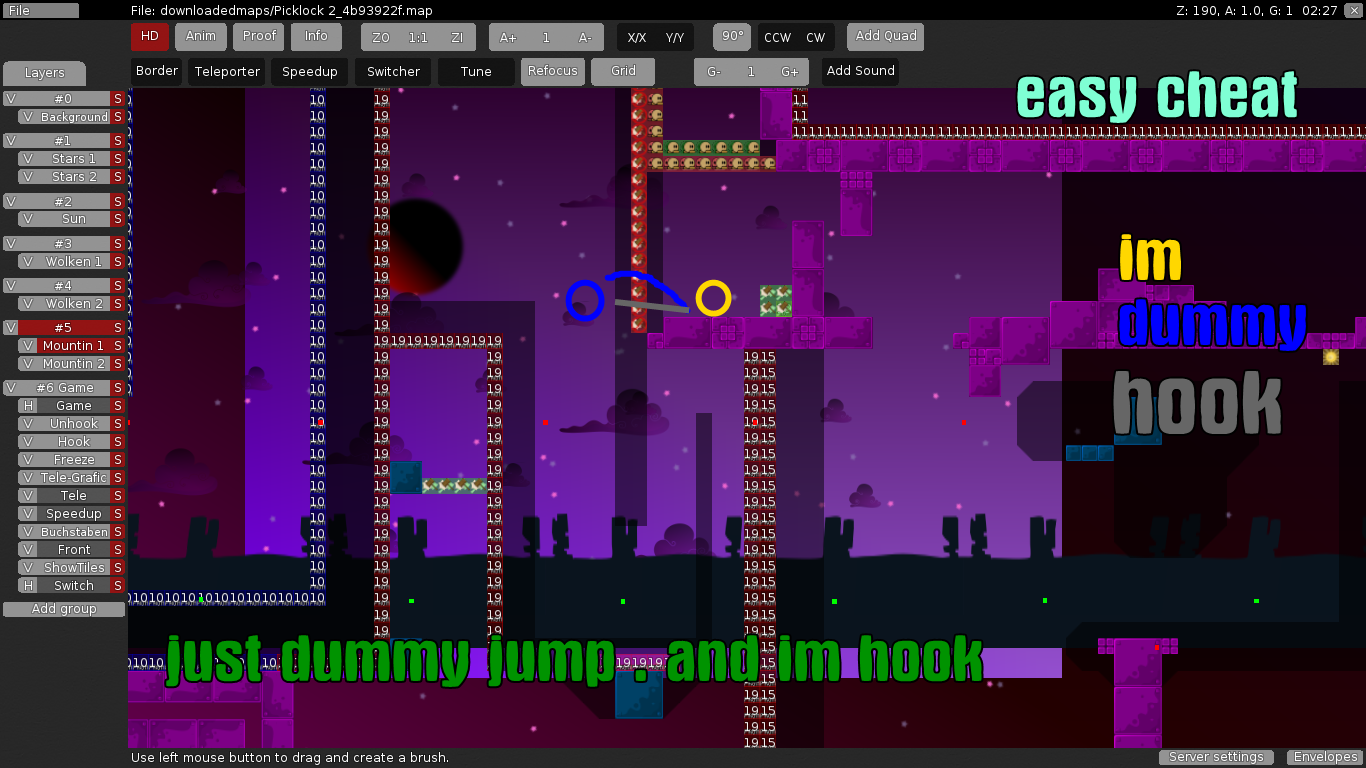This screenshot has height=768, width=1366.
Task: Select the Freeze layer
Action: point(74,460)
